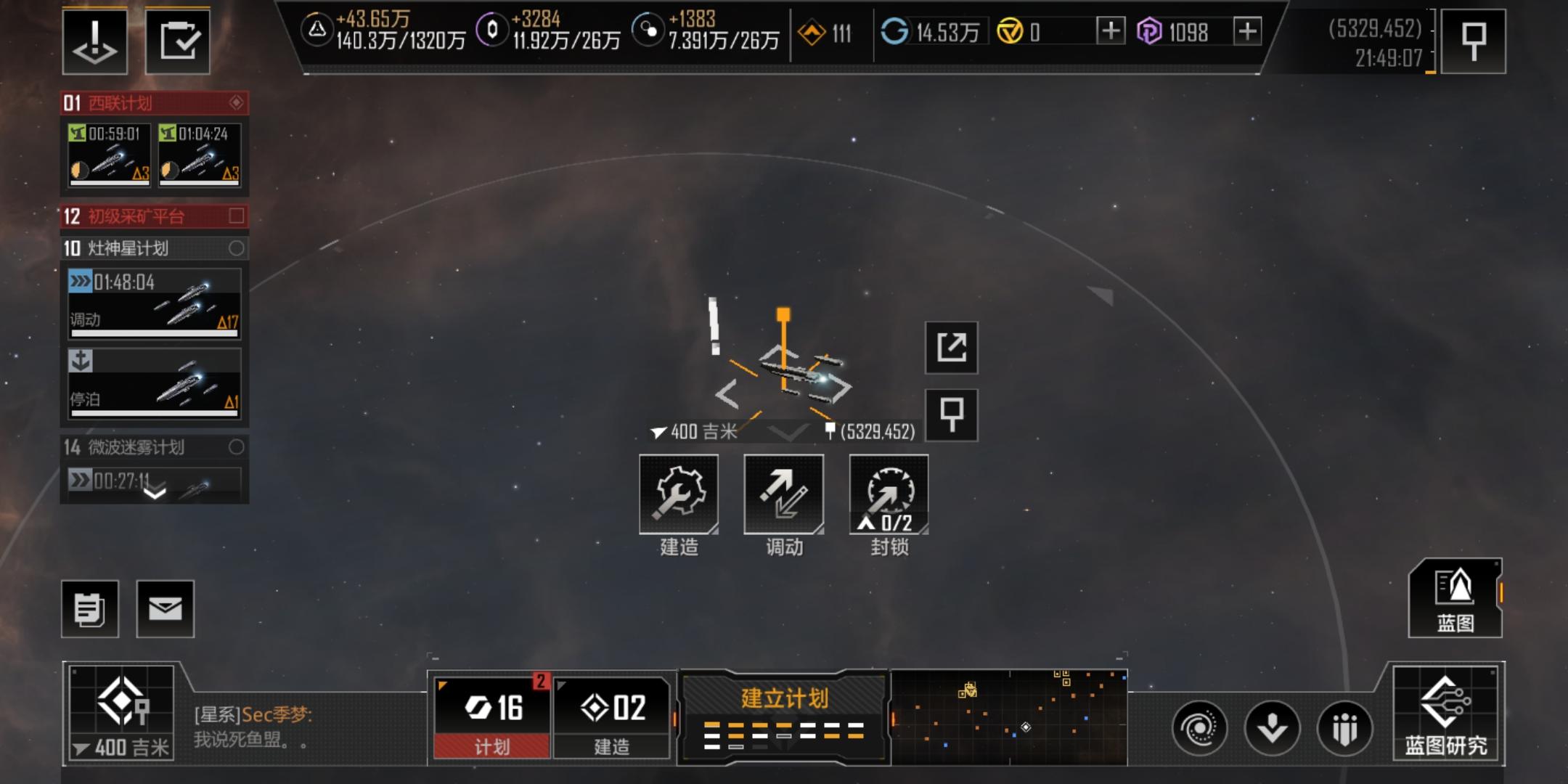Image resolution: width=1568 pixels, height=784 pixels.
Task: Toggle the 初级采矿平台 square checkbox
Action: (236, 216)
